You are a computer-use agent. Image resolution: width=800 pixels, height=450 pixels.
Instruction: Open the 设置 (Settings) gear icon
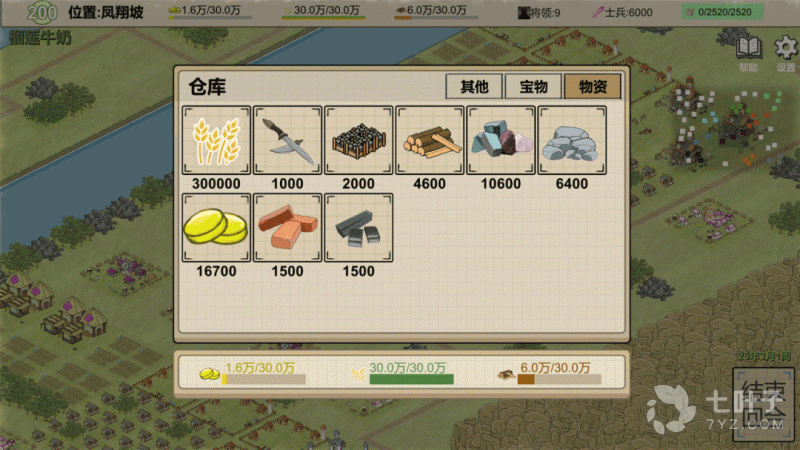coord(785,50)
